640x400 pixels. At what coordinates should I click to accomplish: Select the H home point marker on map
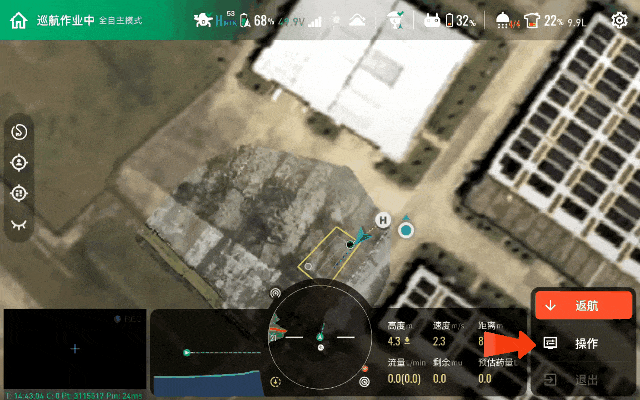(x=382, y=220)
